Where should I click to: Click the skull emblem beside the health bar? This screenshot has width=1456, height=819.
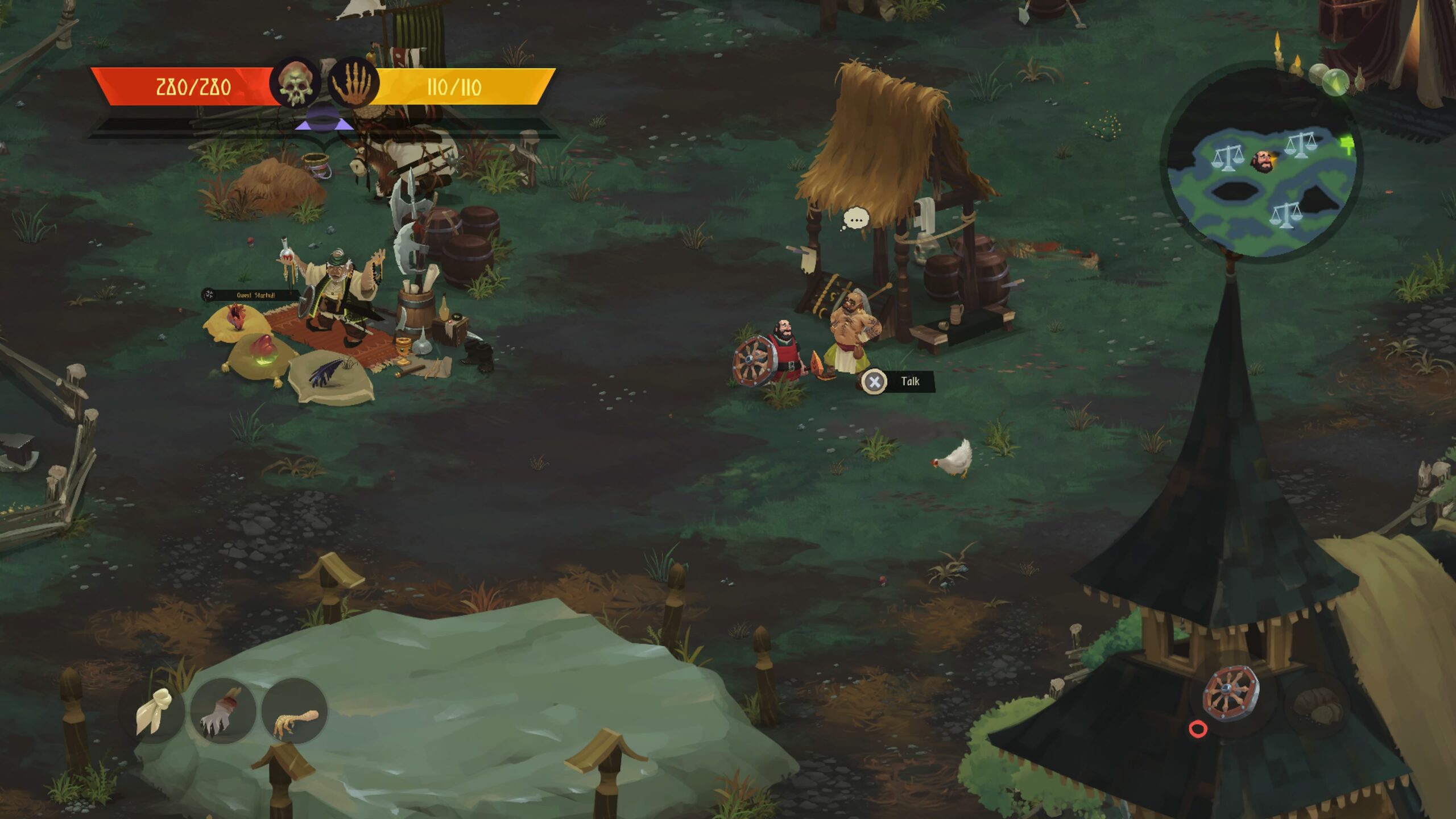[x=295, y=83]
